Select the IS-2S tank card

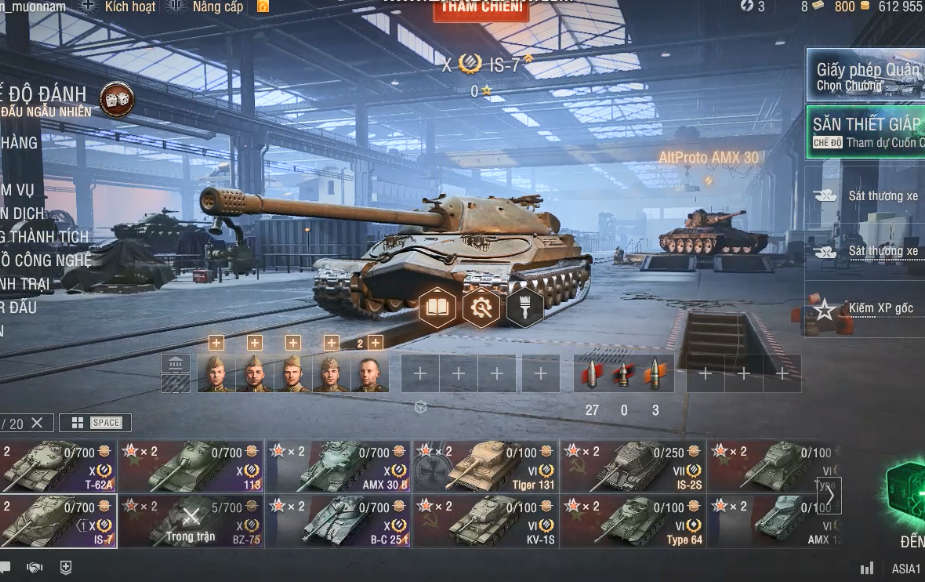point(633,466)
